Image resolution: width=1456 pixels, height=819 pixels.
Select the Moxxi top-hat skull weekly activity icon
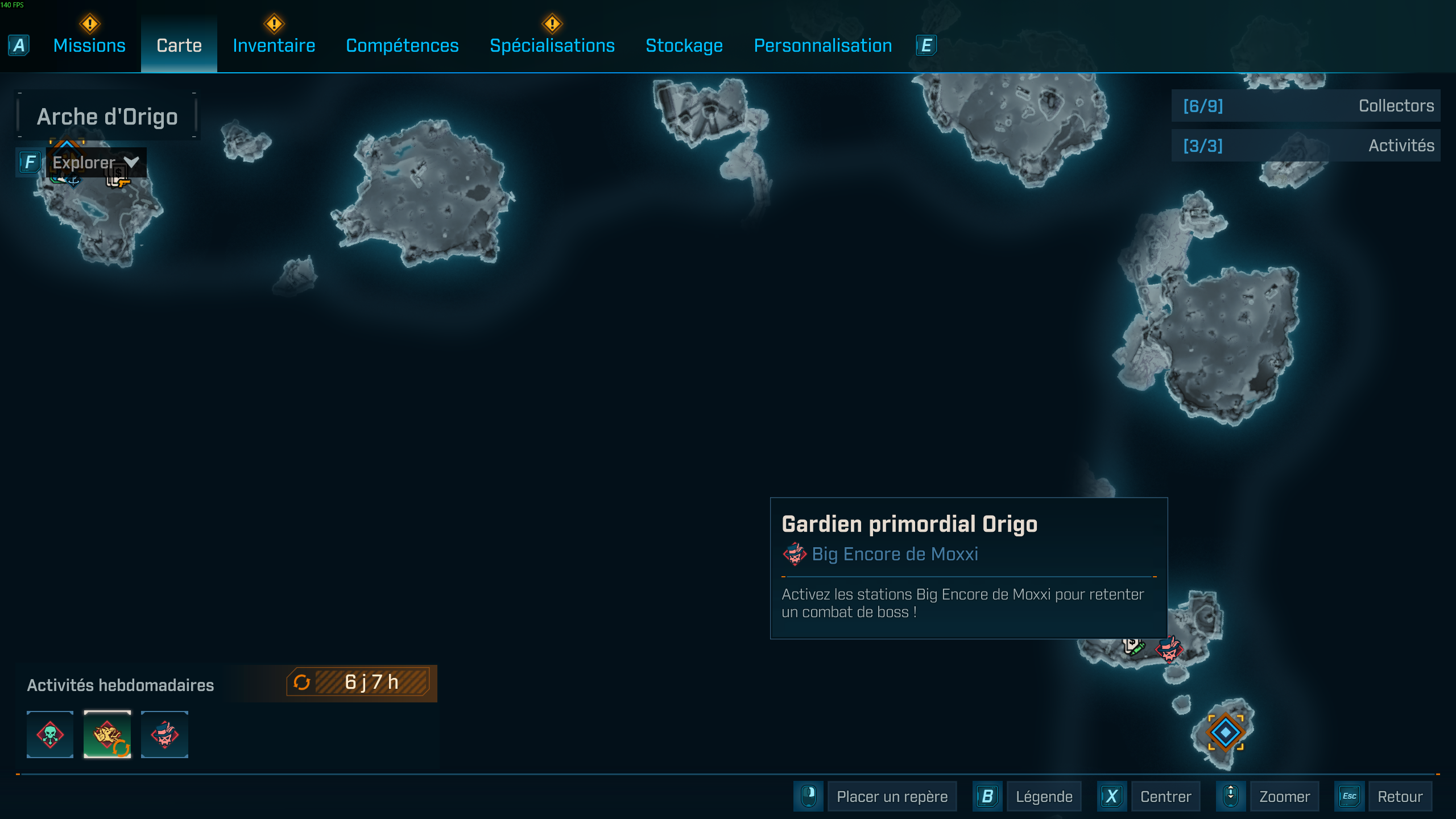164,735
